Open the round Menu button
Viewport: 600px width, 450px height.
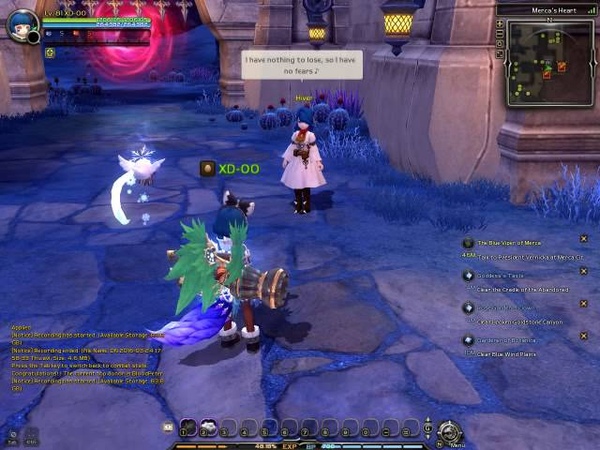[449, 430]
